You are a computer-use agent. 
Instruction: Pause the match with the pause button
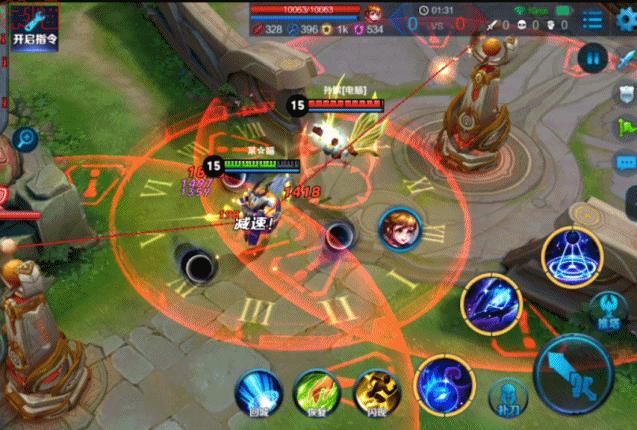coord(596,58)
